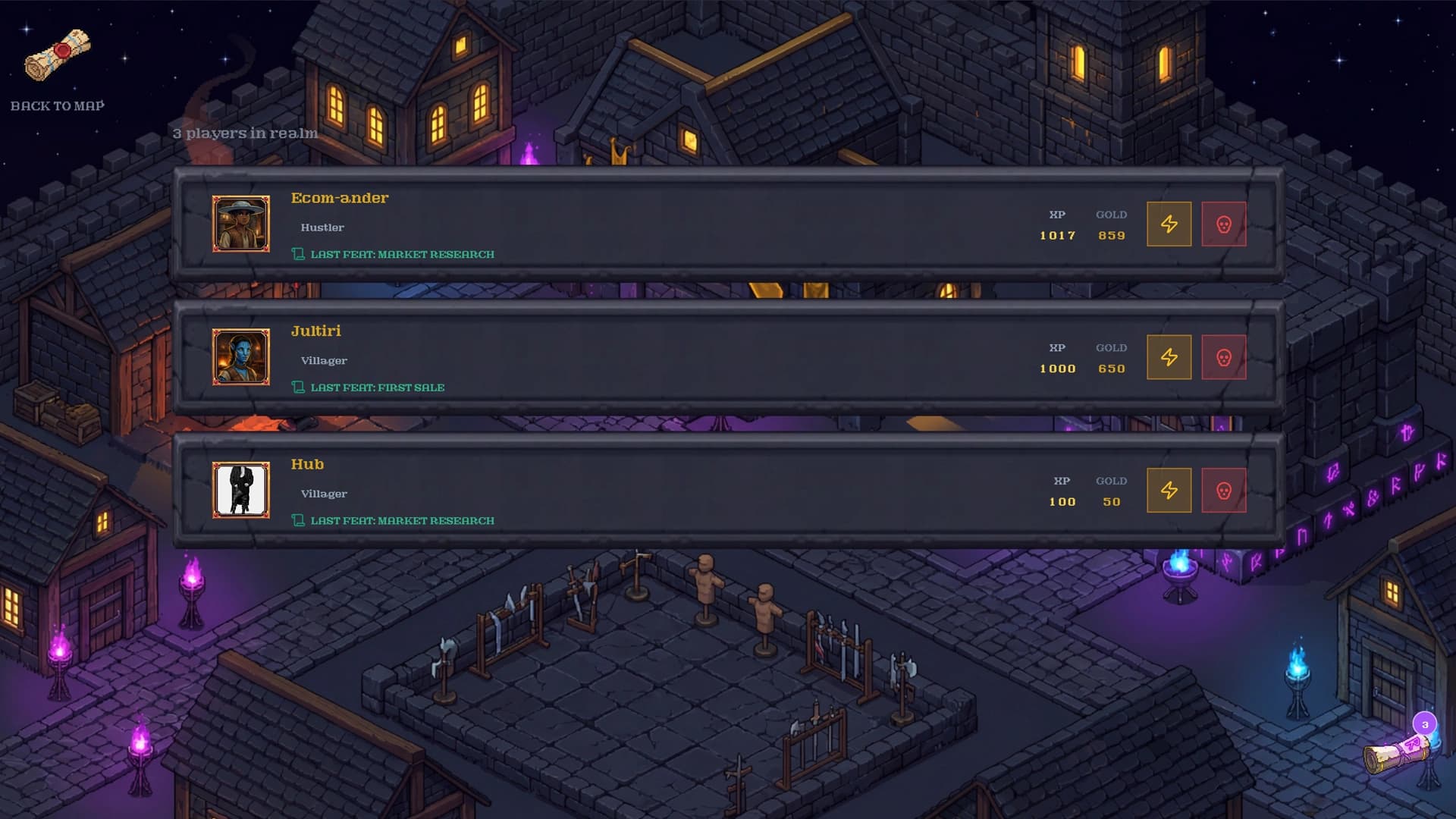The image size is (1456, 819).
Task: Click the yellow lightning icon on Hub's row
Action: (x=1170, y=490)
